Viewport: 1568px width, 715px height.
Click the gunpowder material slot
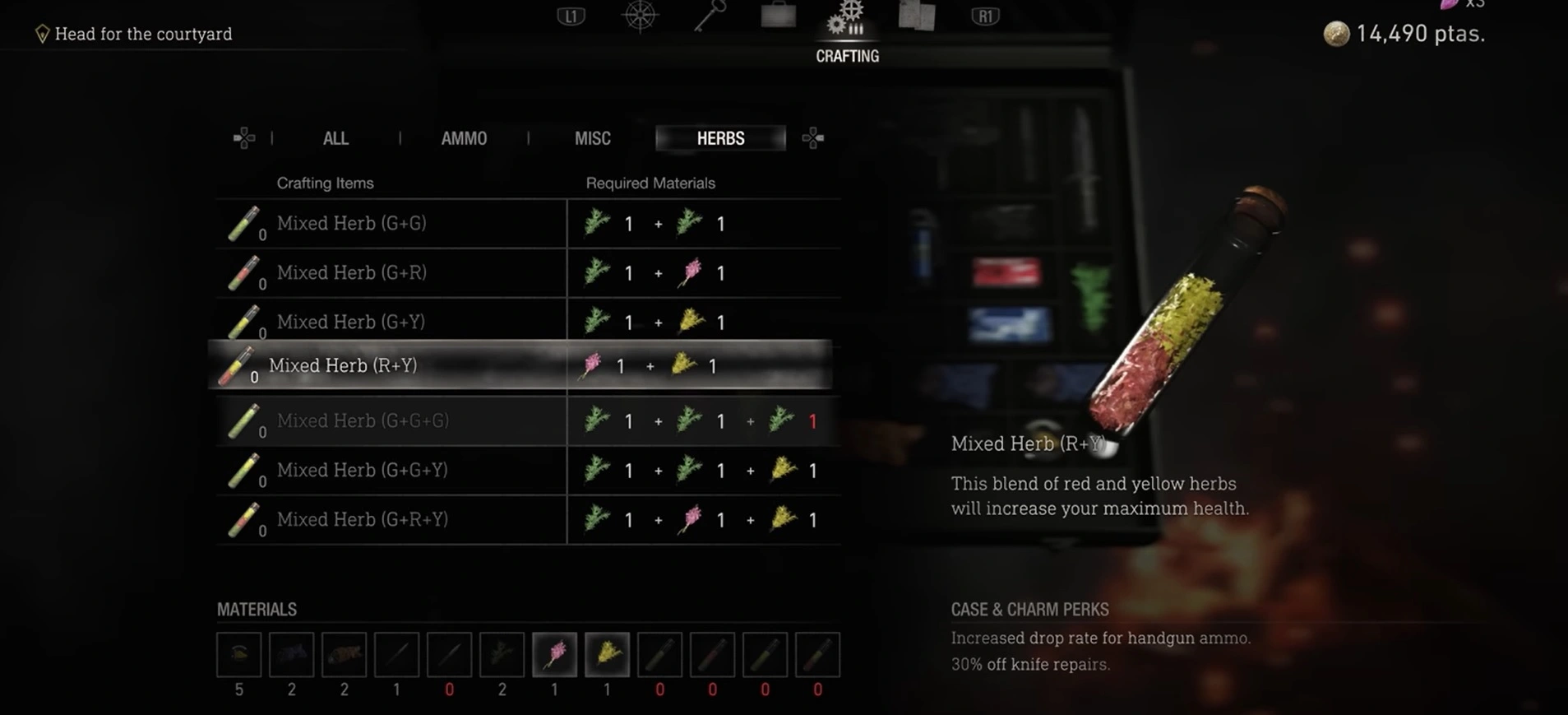pyautogui.click(x=238, y=655)
